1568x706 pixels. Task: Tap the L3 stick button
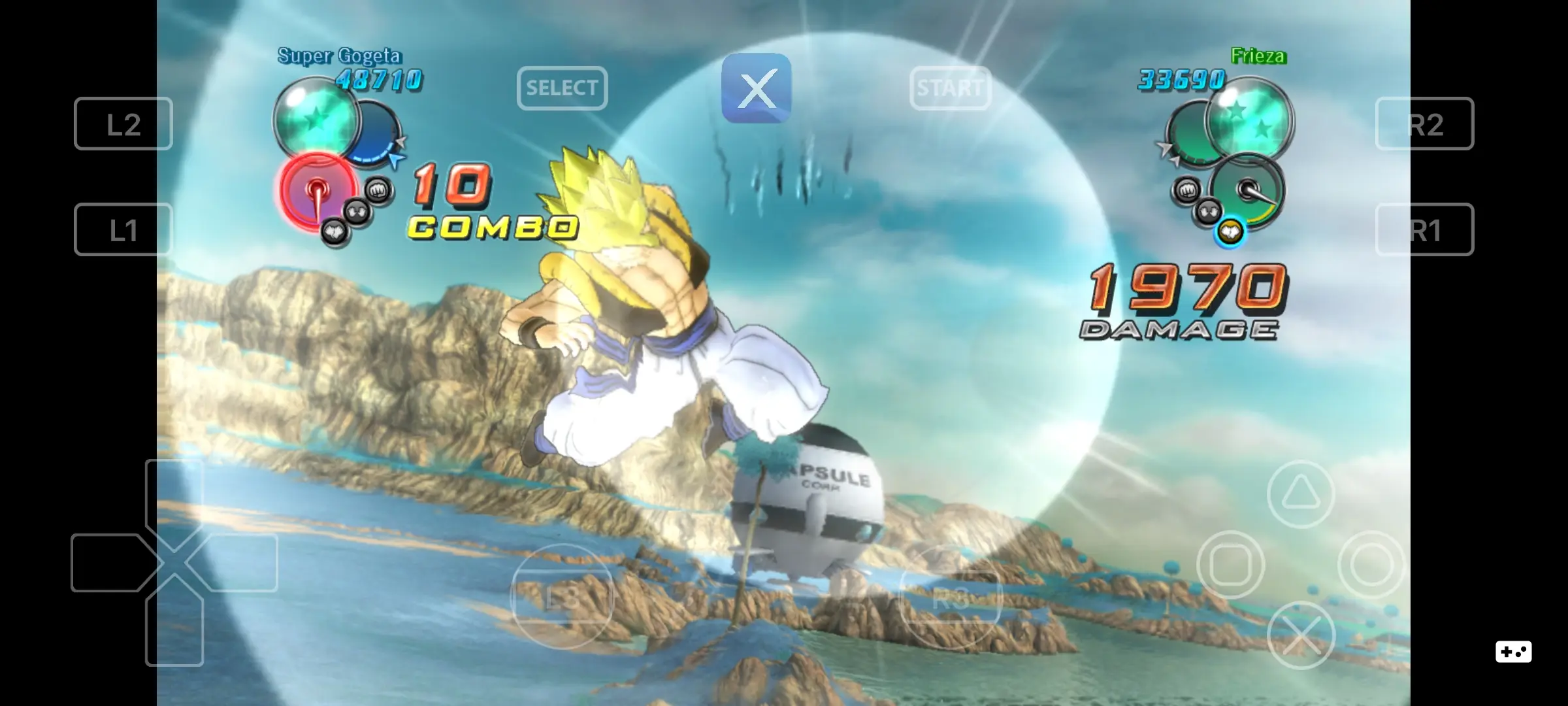click(x=561, y=596)
